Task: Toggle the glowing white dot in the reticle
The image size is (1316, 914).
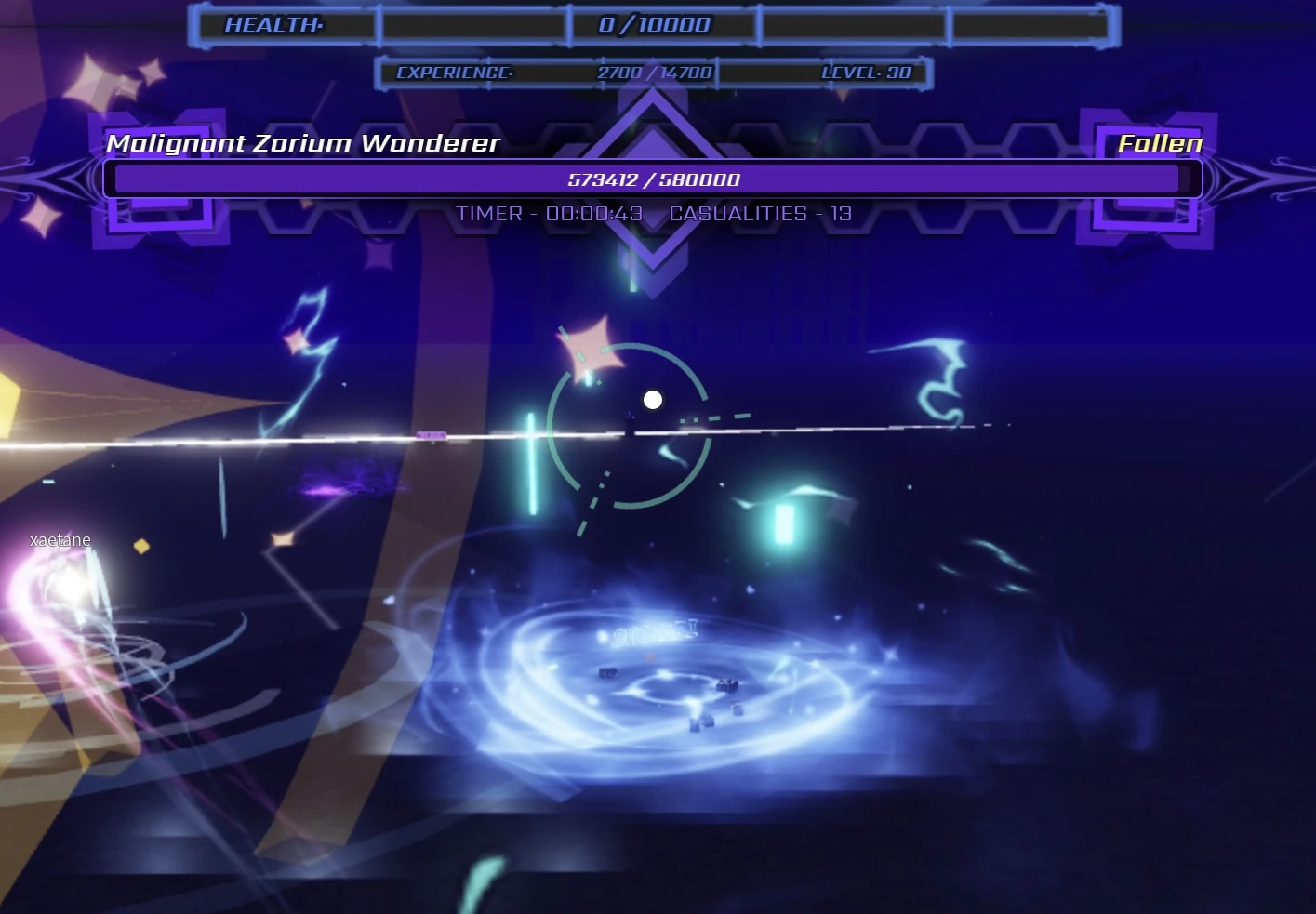Action: [x=652, y=399]
